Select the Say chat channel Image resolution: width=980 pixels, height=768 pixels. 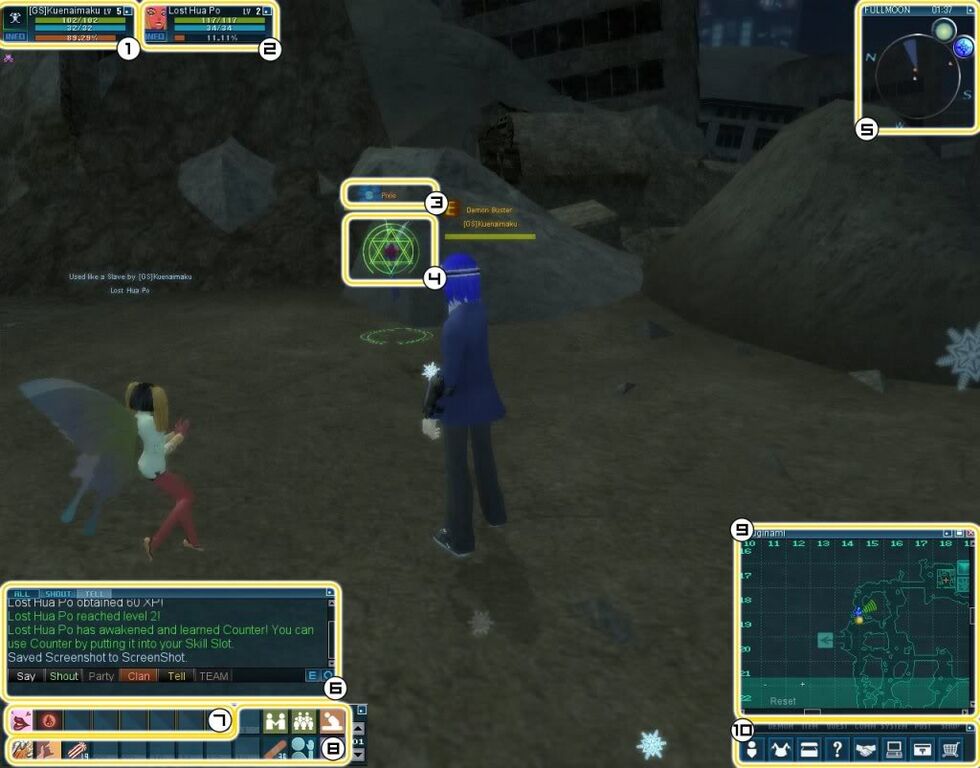coord(26,676)
